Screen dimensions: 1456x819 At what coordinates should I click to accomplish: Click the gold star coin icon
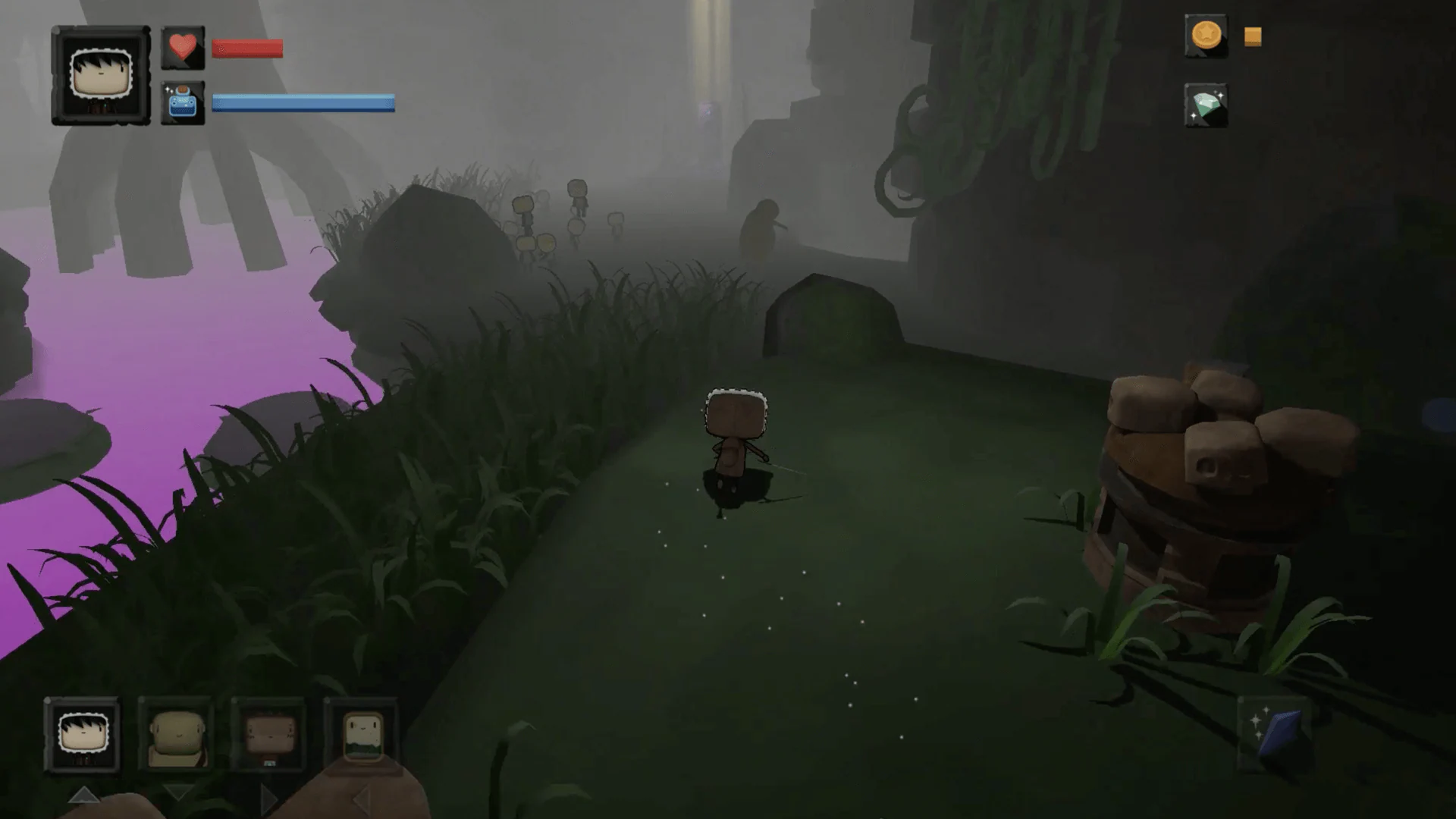[x=1206, y=36]
